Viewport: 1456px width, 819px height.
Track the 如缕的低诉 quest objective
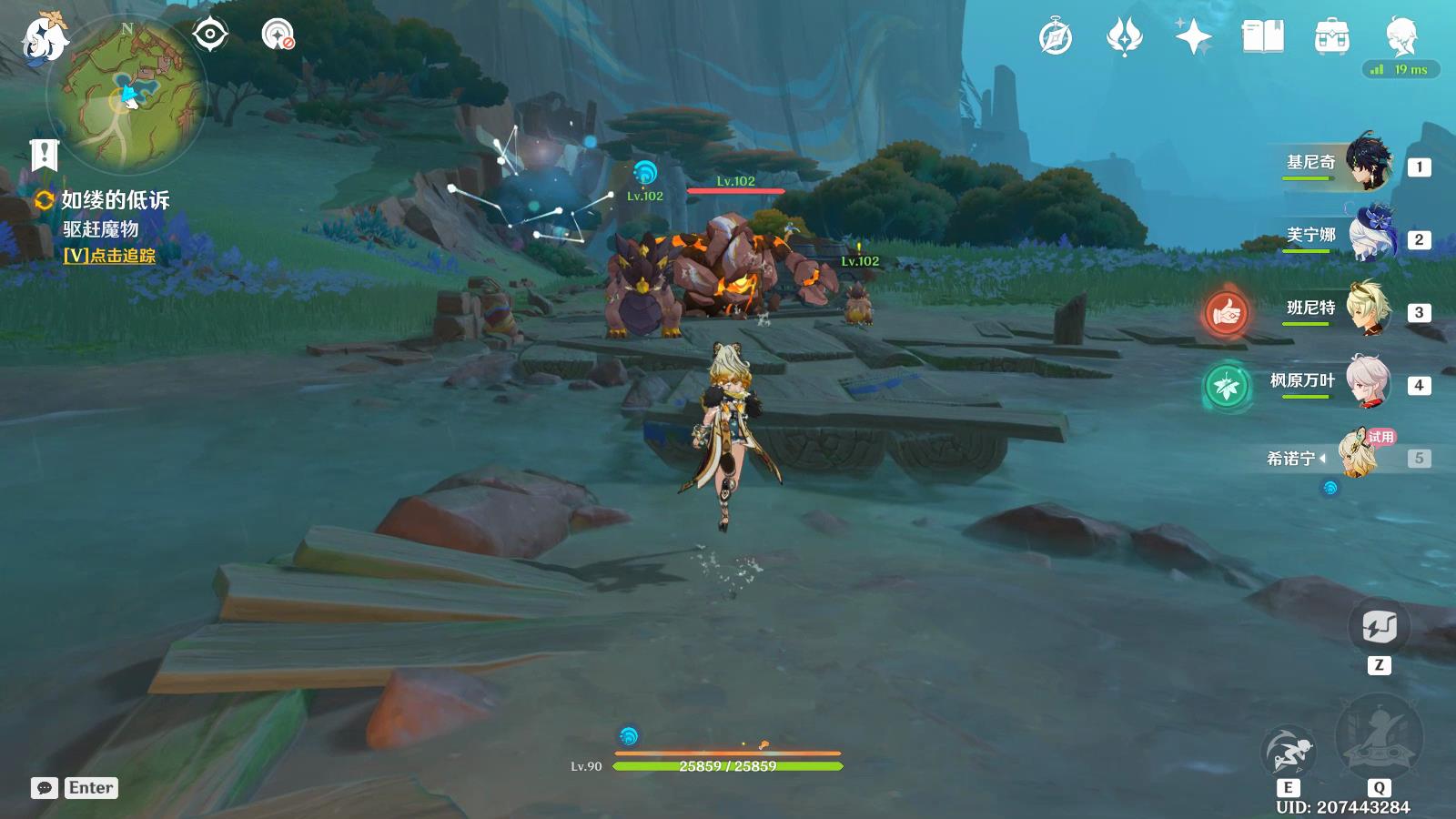point(109,256)
